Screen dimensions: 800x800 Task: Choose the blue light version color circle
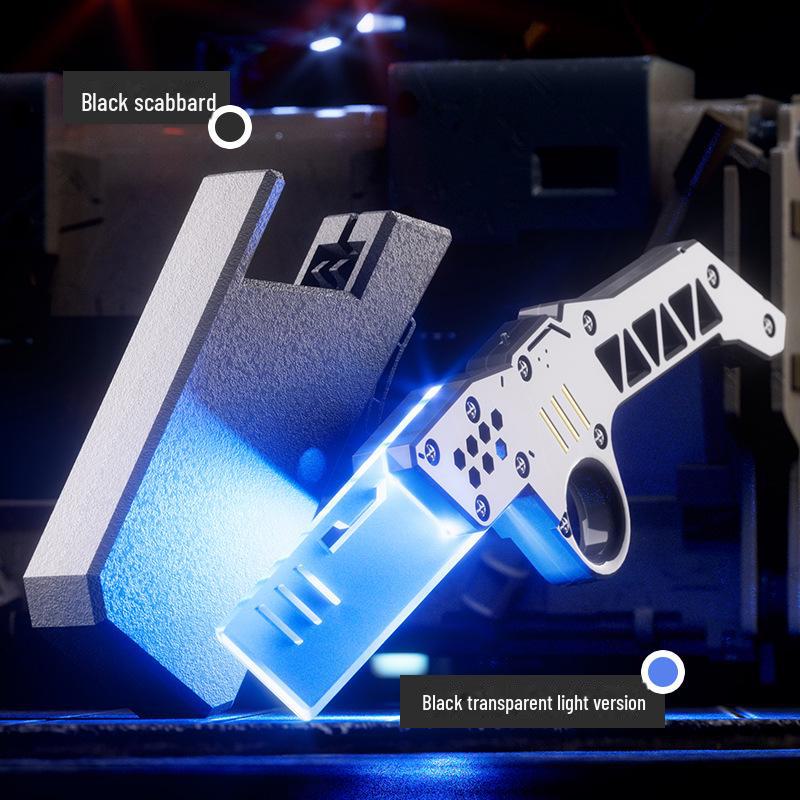tap(662, 672)
